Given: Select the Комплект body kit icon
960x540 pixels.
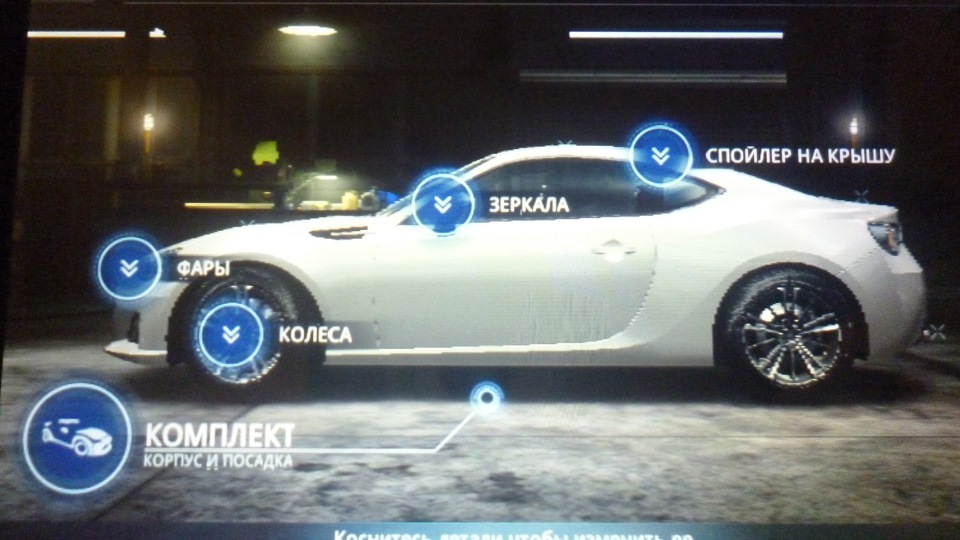Looking at the screenshot, I should pyautogui.click(x=77, y=437).
